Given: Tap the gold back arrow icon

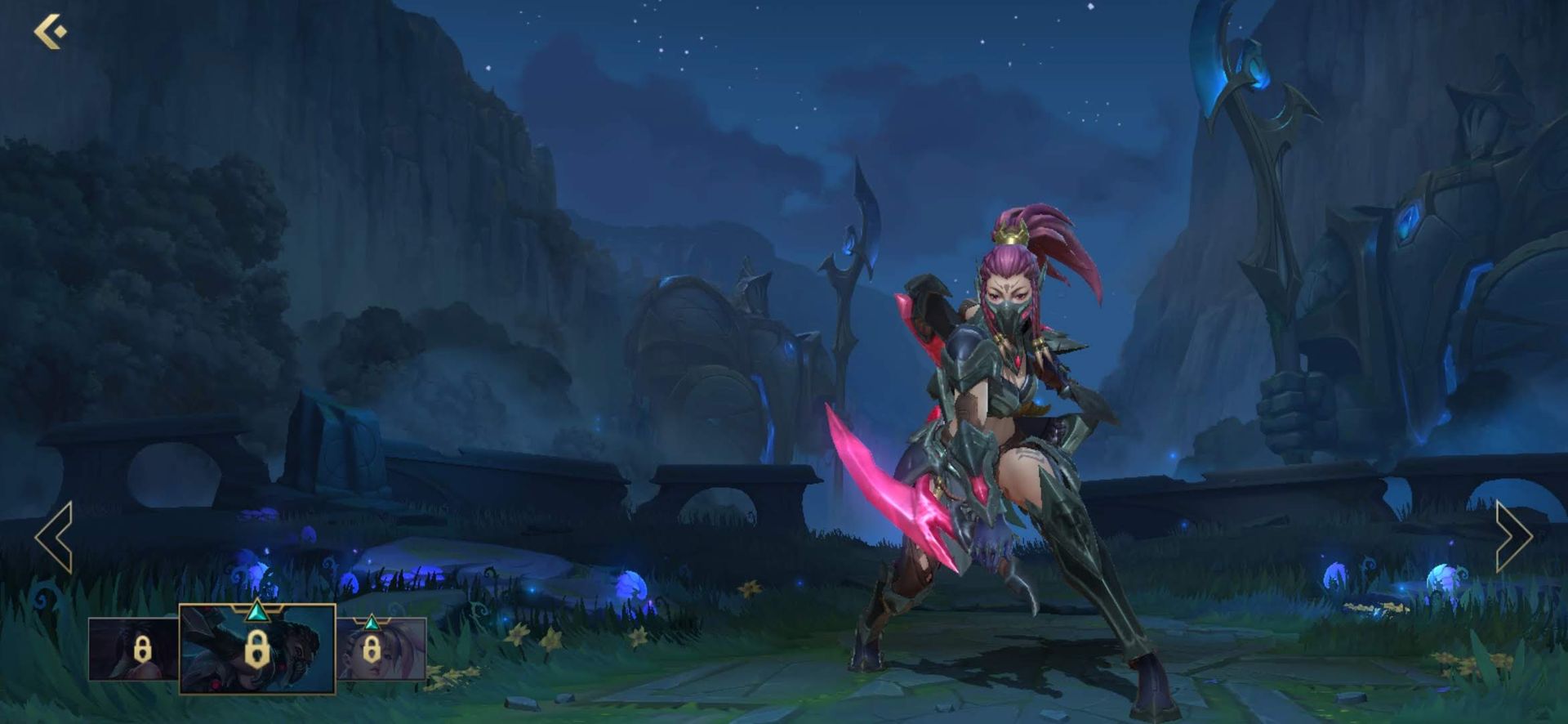Looking at the screenshot, I should [x=49, y=30].
